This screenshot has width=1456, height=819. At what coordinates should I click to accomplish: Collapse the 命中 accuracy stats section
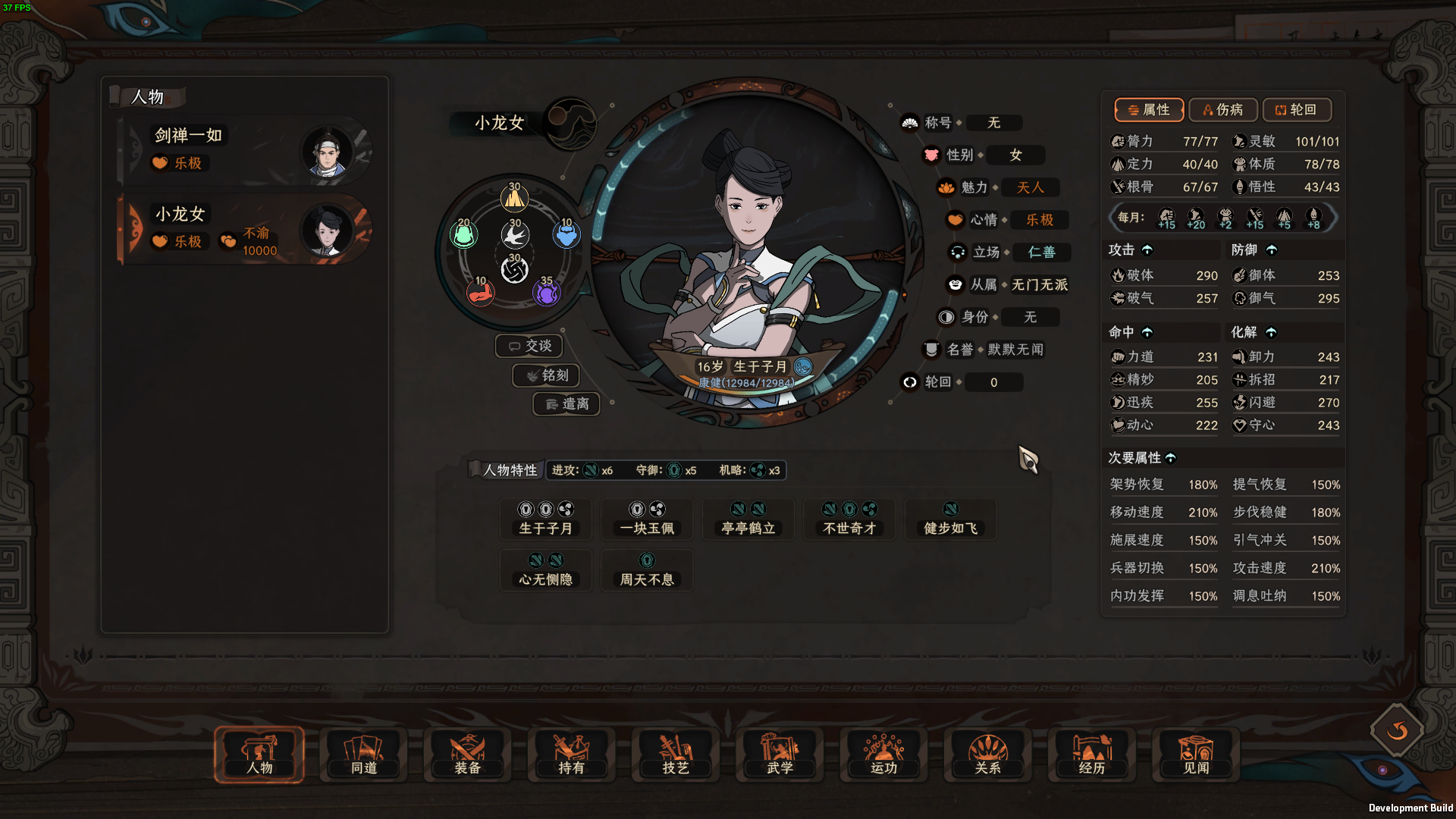(1148, 332)
